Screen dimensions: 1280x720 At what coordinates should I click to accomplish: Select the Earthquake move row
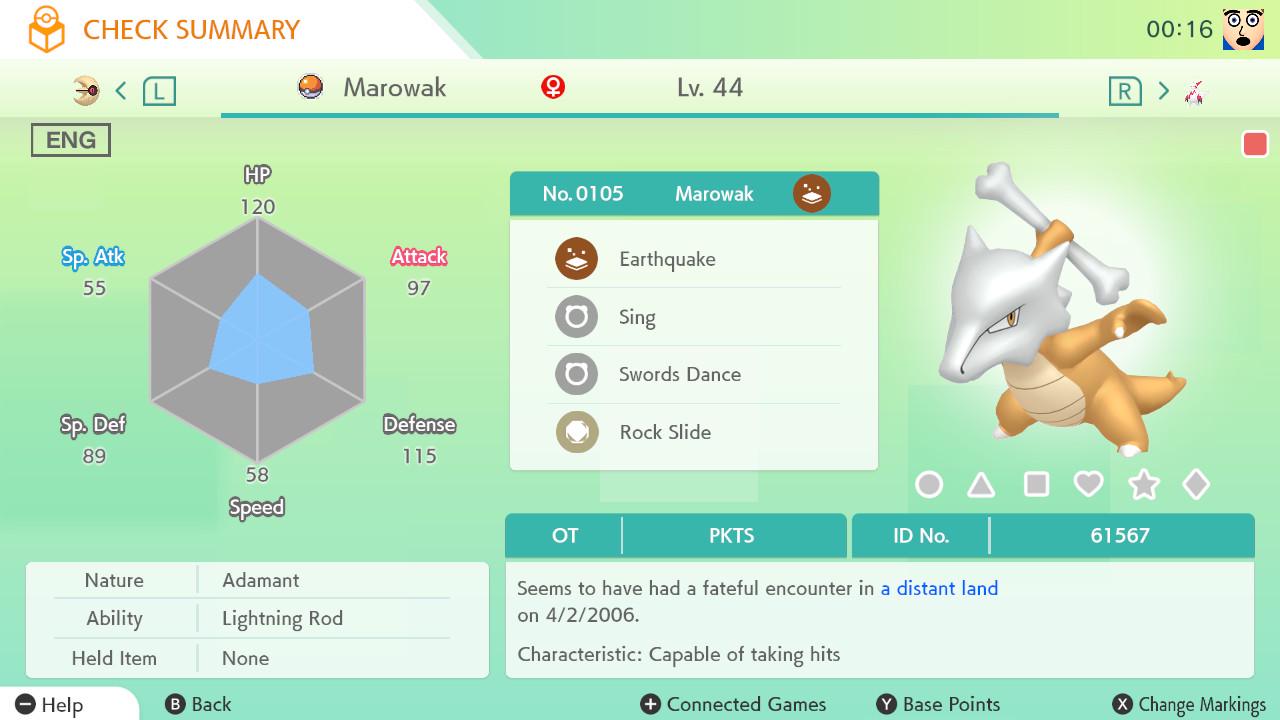[693, 259]
